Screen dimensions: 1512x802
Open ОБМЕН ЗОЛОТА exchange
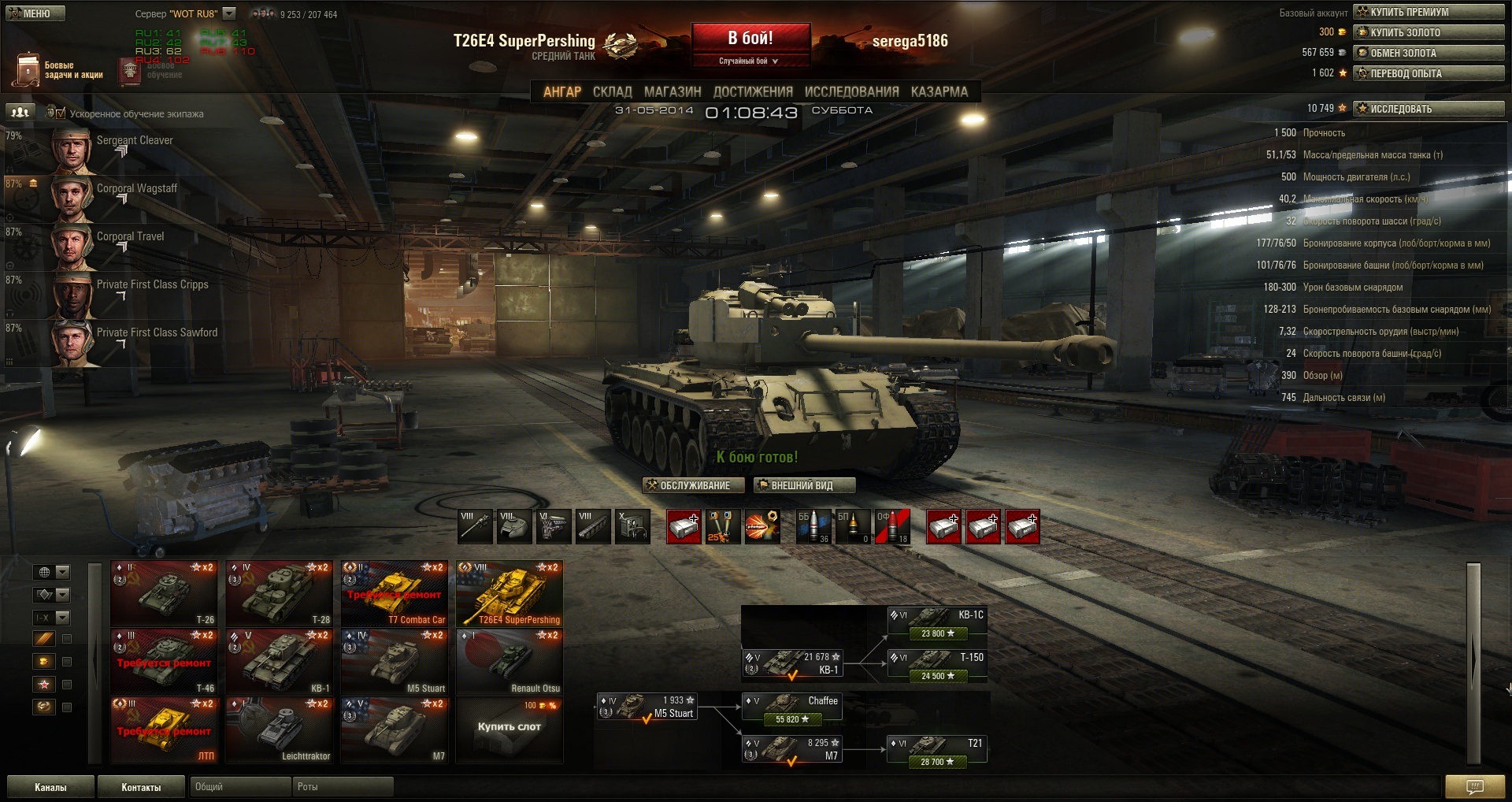click(1429, 53)
